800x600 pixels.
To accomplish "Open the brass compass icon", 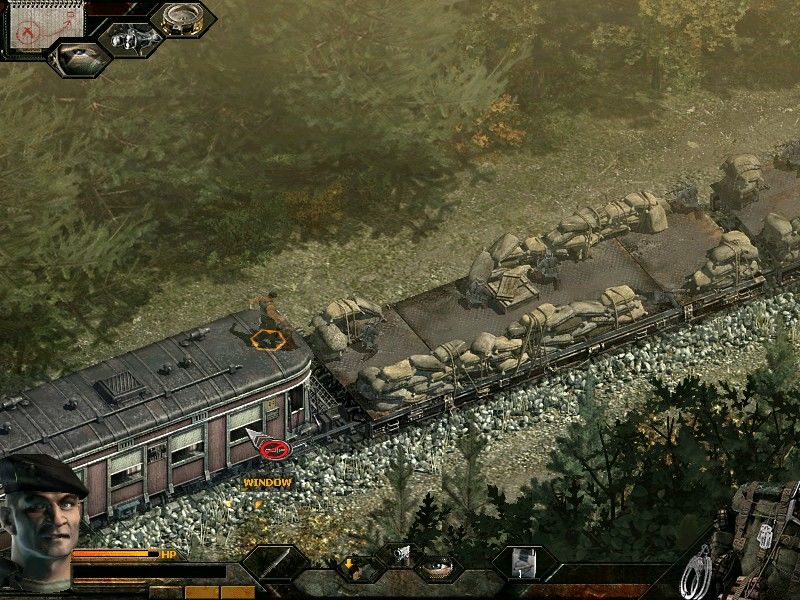I will click(182, 19).
